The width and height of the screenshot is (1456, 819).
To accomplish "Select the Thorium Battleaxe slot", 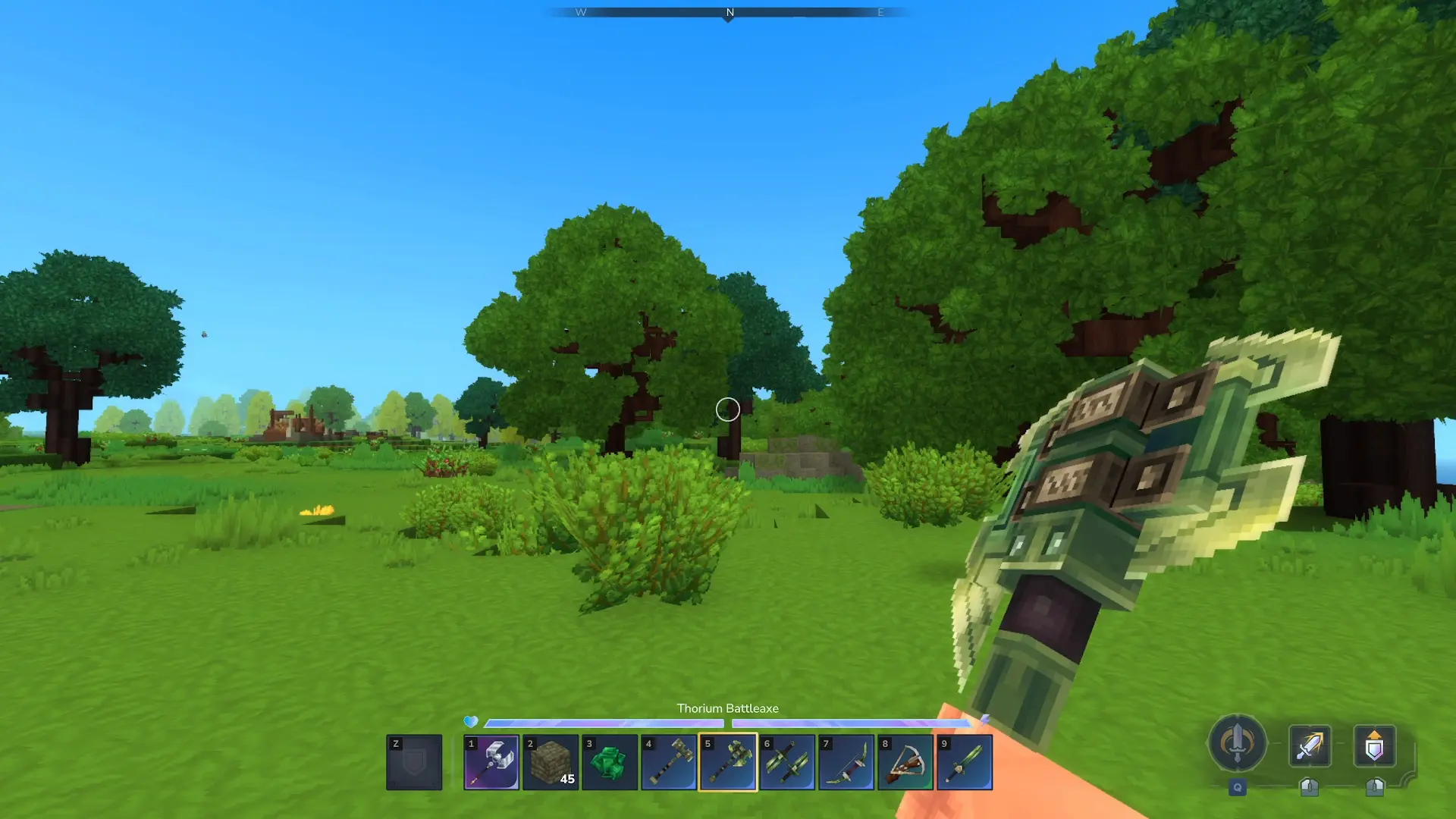I will click(x=728, y=762).
